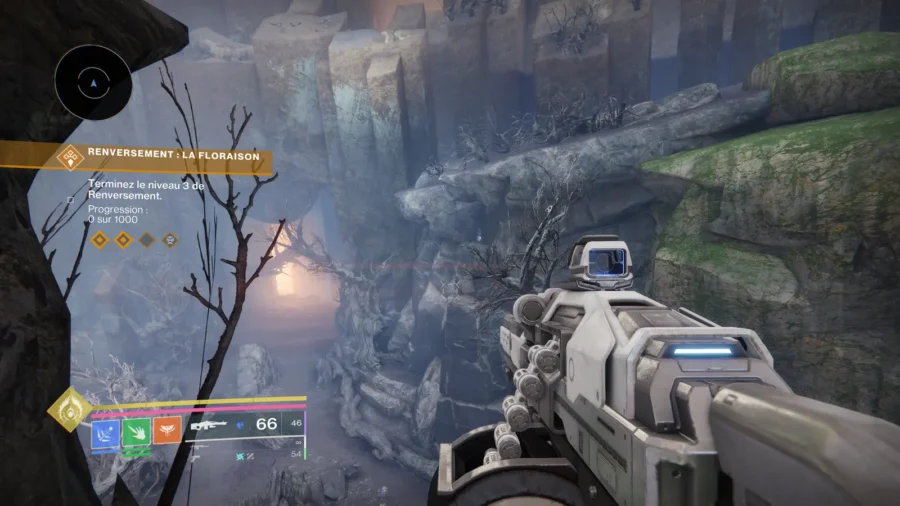Viewport: 900px width, 506px height.
Task: Trigger the green melee ability icon
Action: click(135, 432)
